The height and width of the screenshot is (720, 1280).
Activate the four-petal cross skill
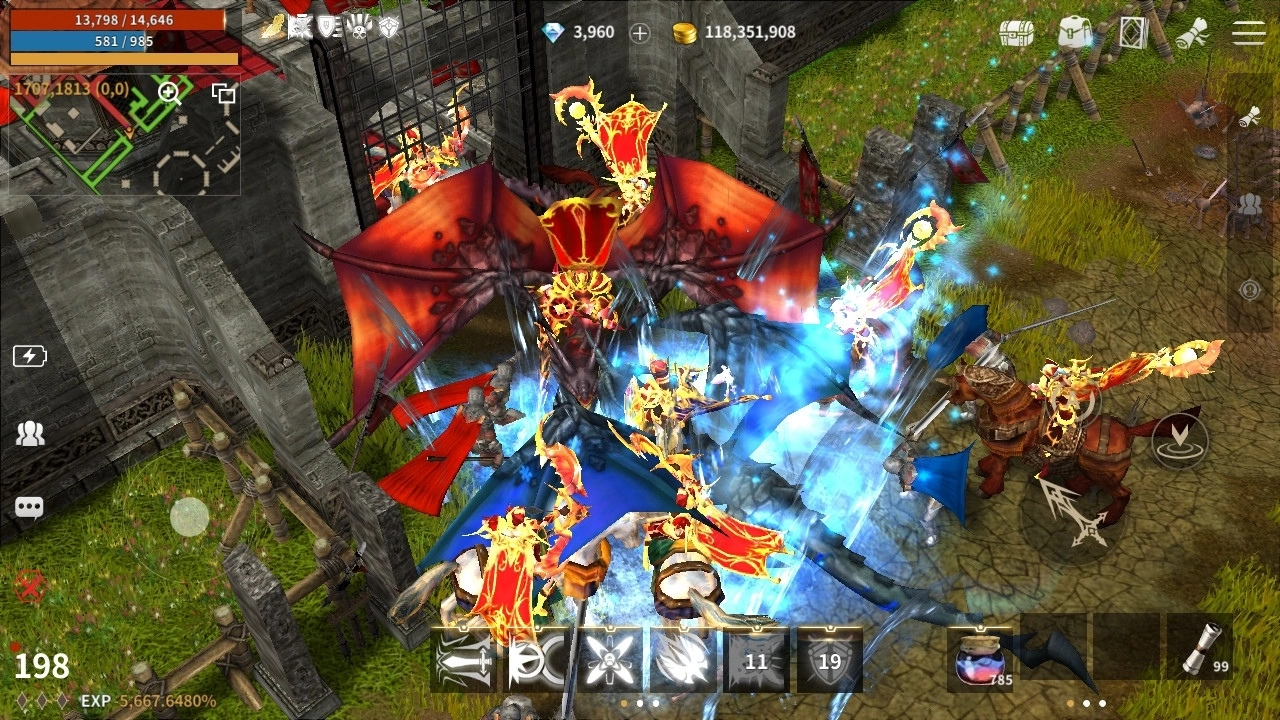point(609,660)
